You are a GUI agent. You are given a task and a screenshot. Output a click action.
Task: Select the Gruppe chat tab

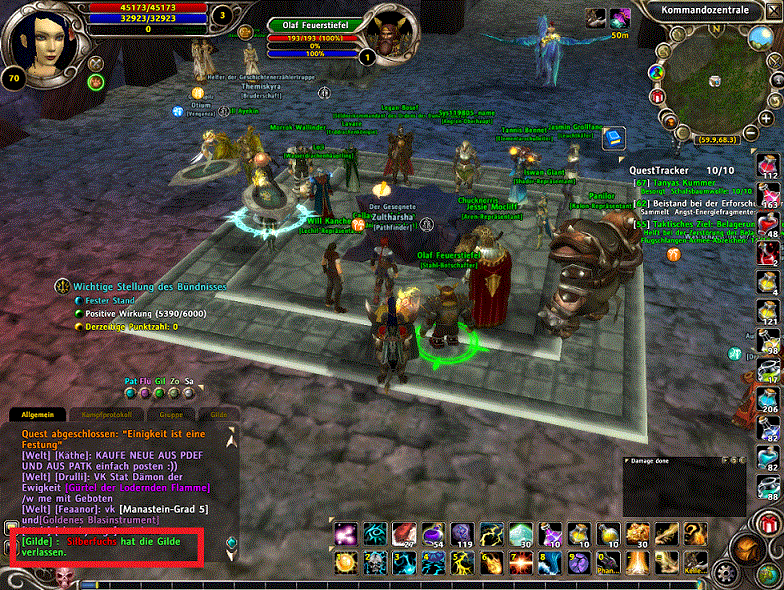(168, 414)
